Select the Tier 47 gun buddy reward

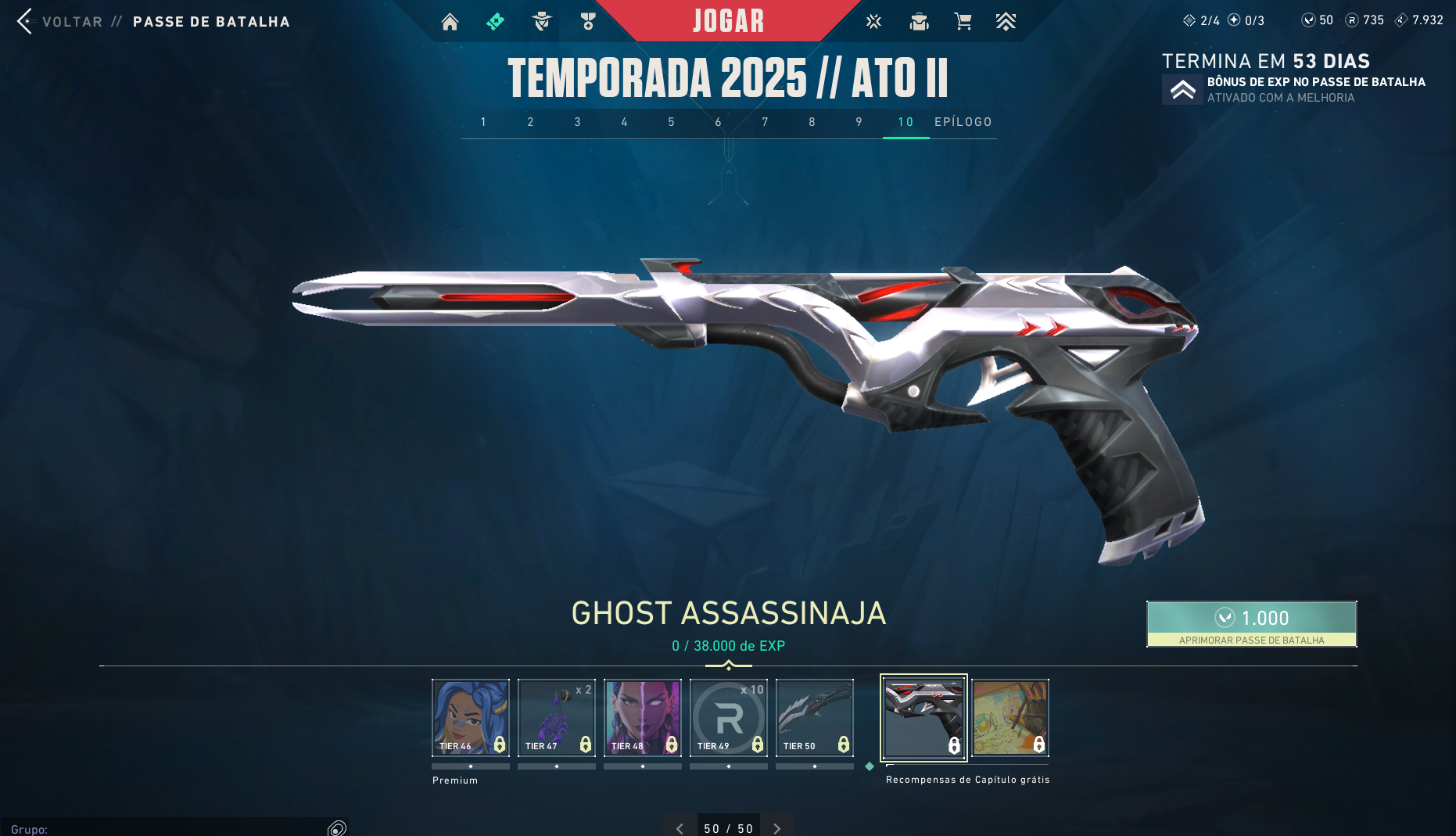[557, 717]
